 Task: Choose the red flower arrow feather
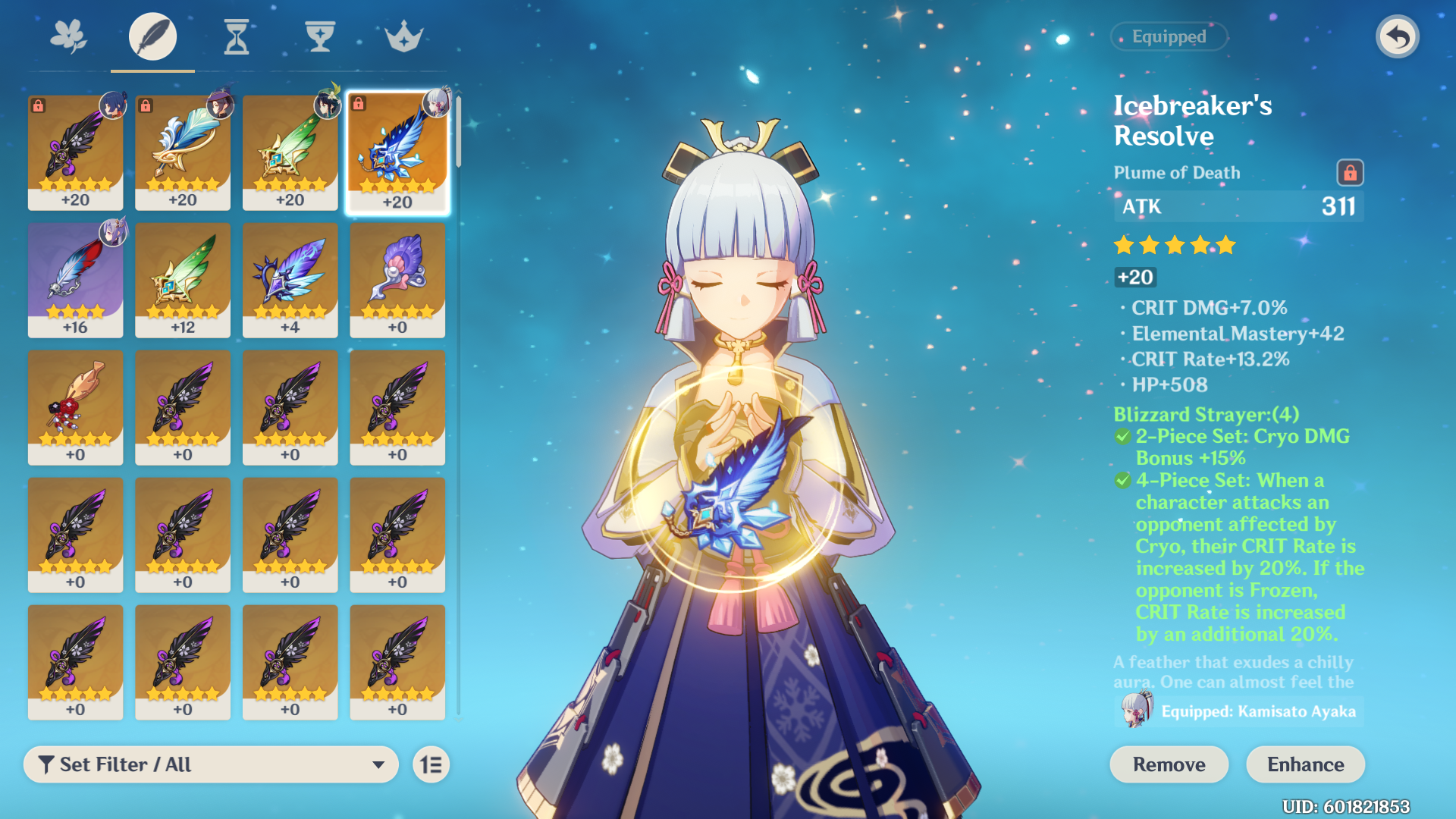coord(75,407)
